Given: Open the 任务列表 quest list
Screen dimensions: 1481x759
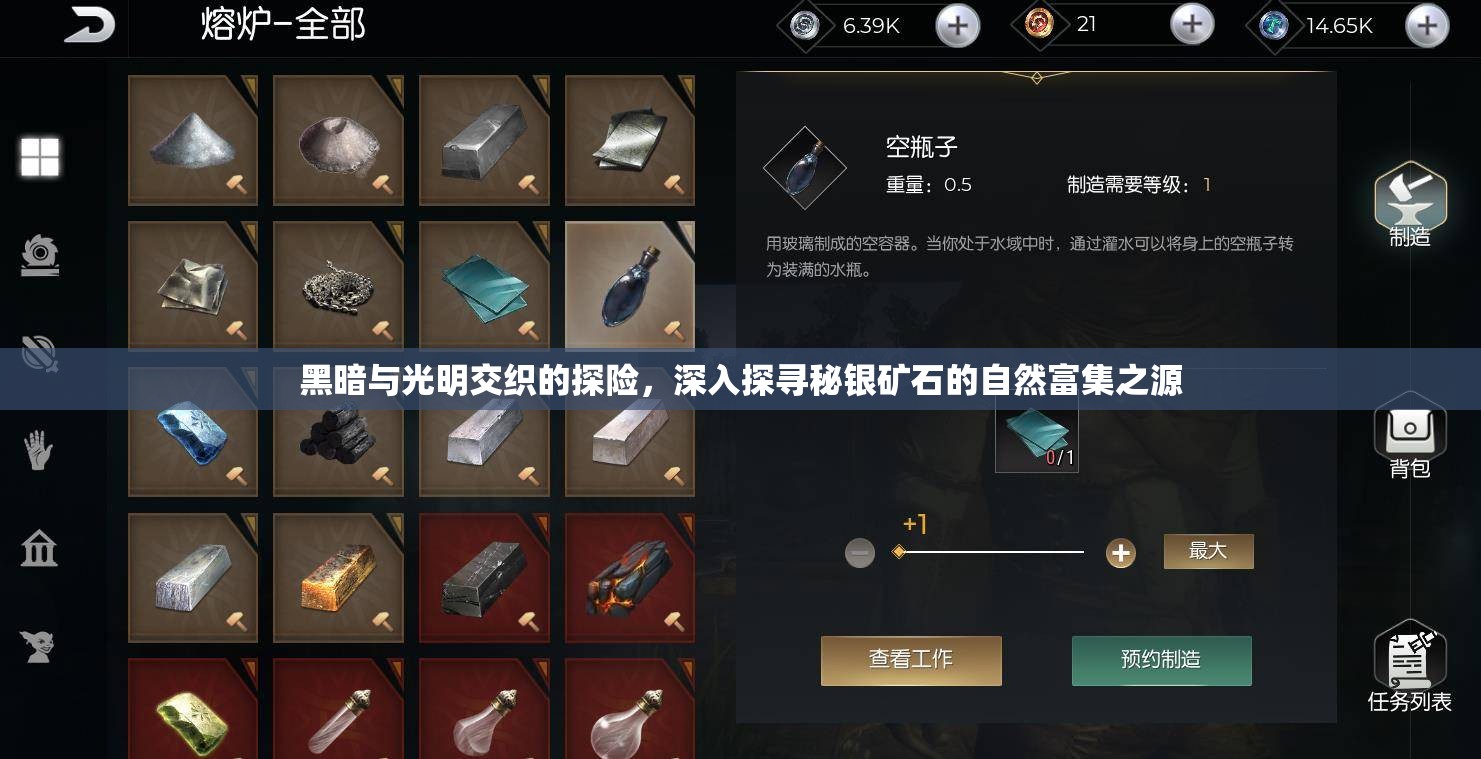Looking at the screenshot, I should [x=1410, y=660].
